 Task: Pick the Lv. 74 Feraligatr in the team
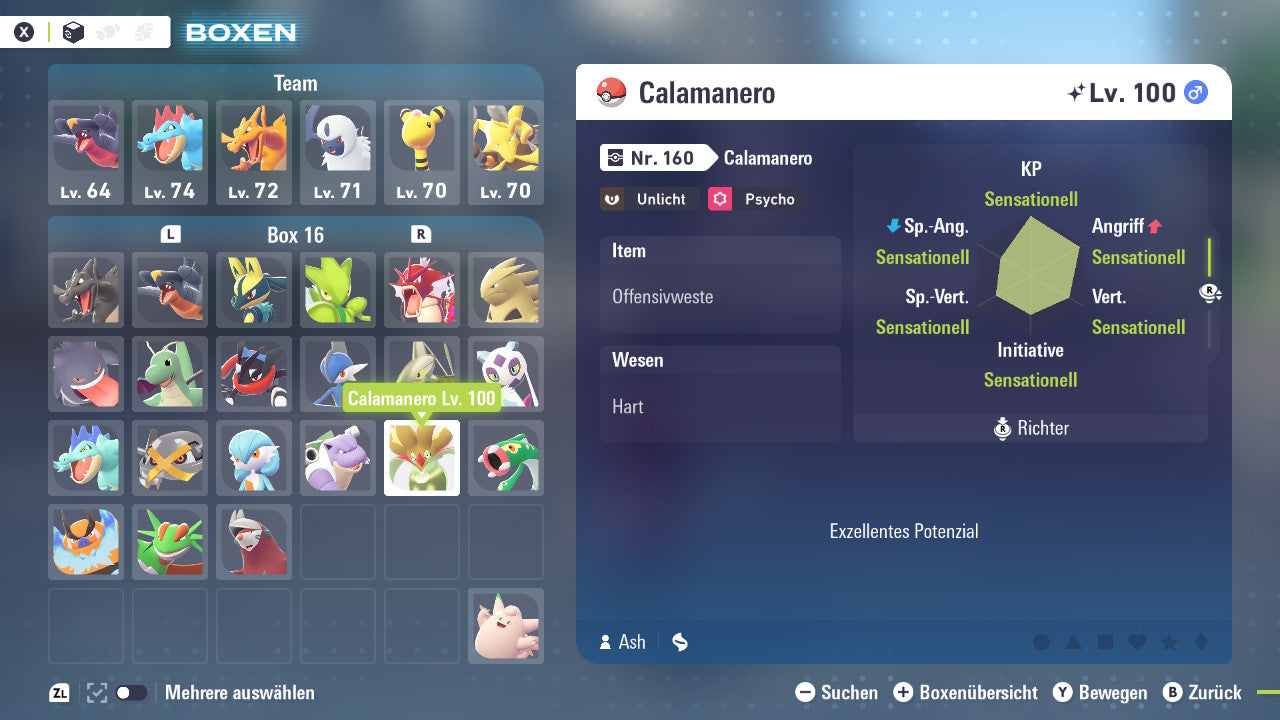point(170,152)
